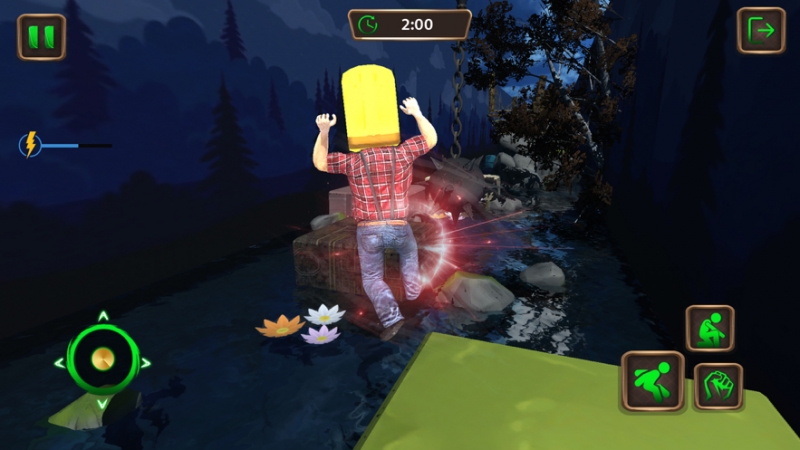Use the fist grab button
Image resolution: width=800 pixels, height=450 pixels.
(x=718, y=386)
